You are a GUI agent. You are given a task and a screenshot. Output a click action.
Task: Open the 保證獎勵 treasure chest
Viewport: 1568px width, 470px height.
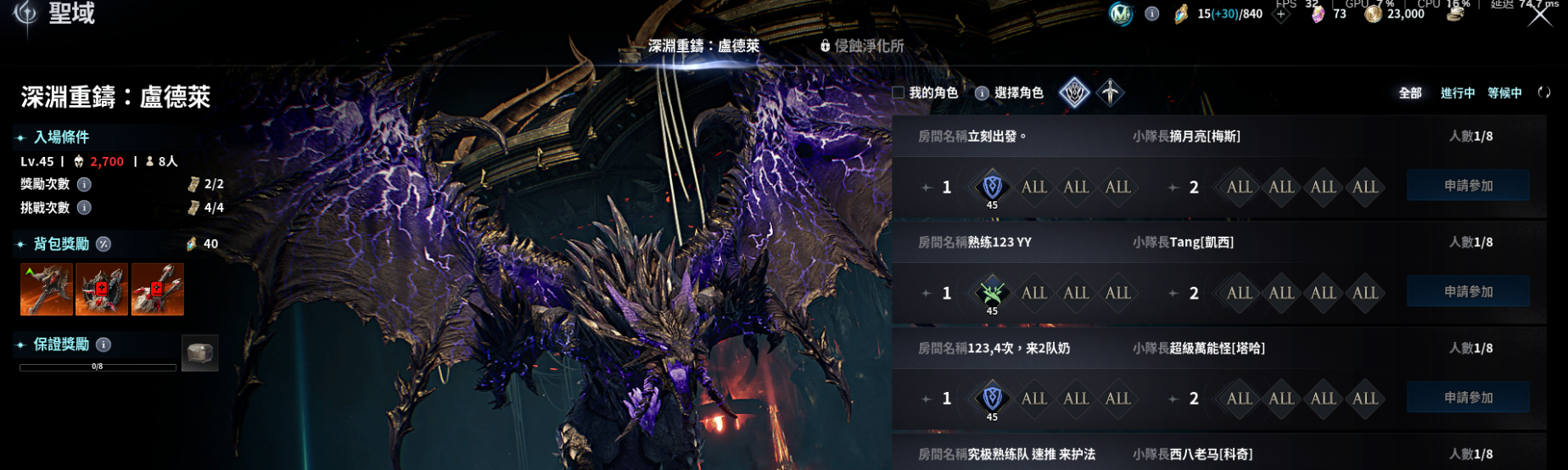pyautogui.click(x=200, y=353)
